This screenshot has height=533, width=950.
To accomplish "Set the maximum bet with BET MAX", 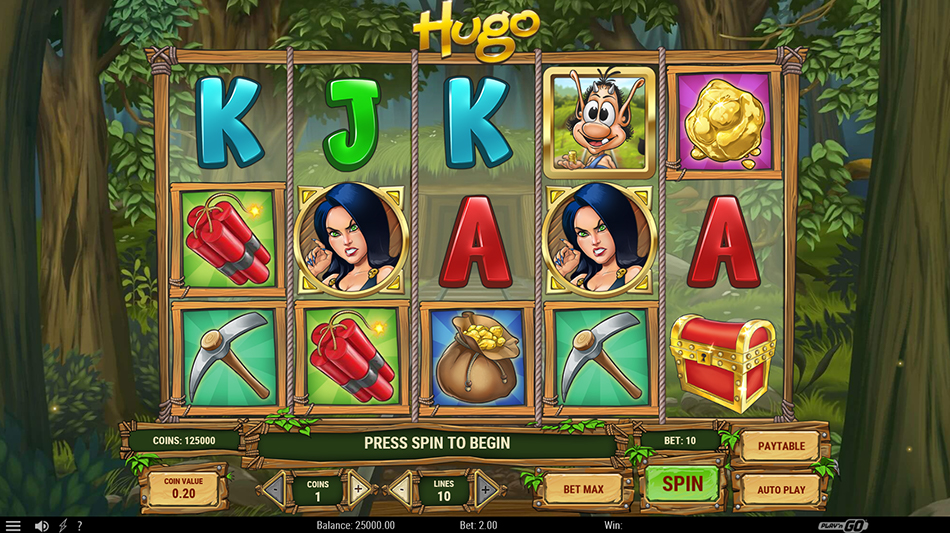I will (585, 489).
